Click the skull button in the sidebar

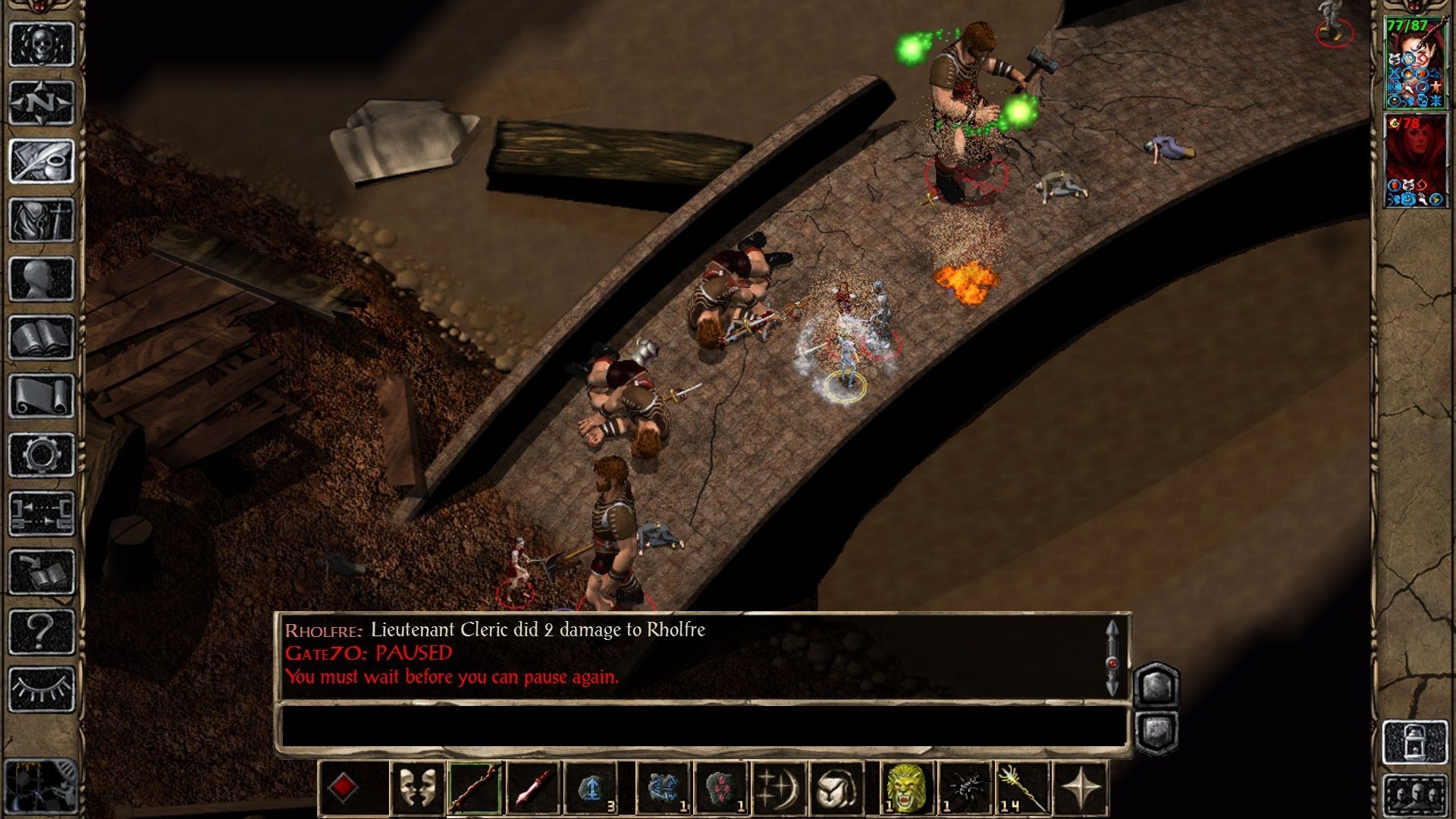(x=41, y=44)
